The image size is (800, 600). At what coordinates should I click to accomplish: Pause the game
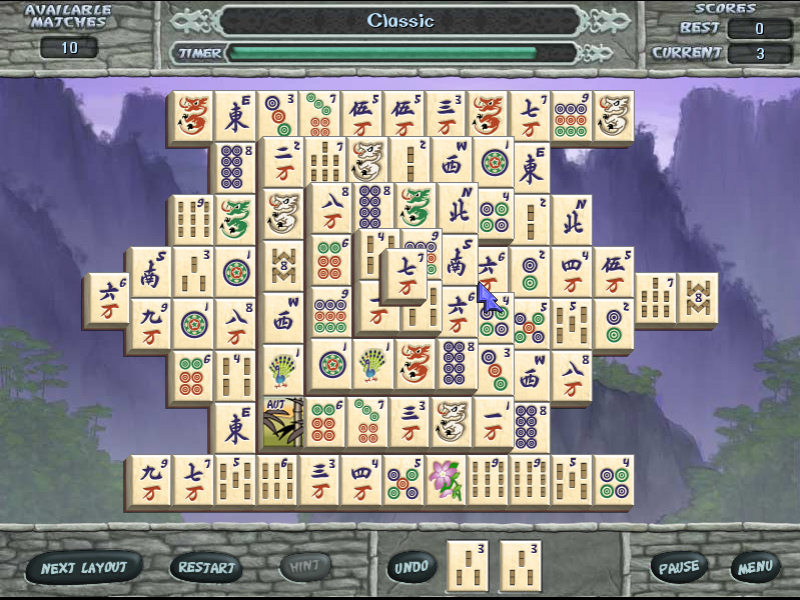tap(679, 568)
